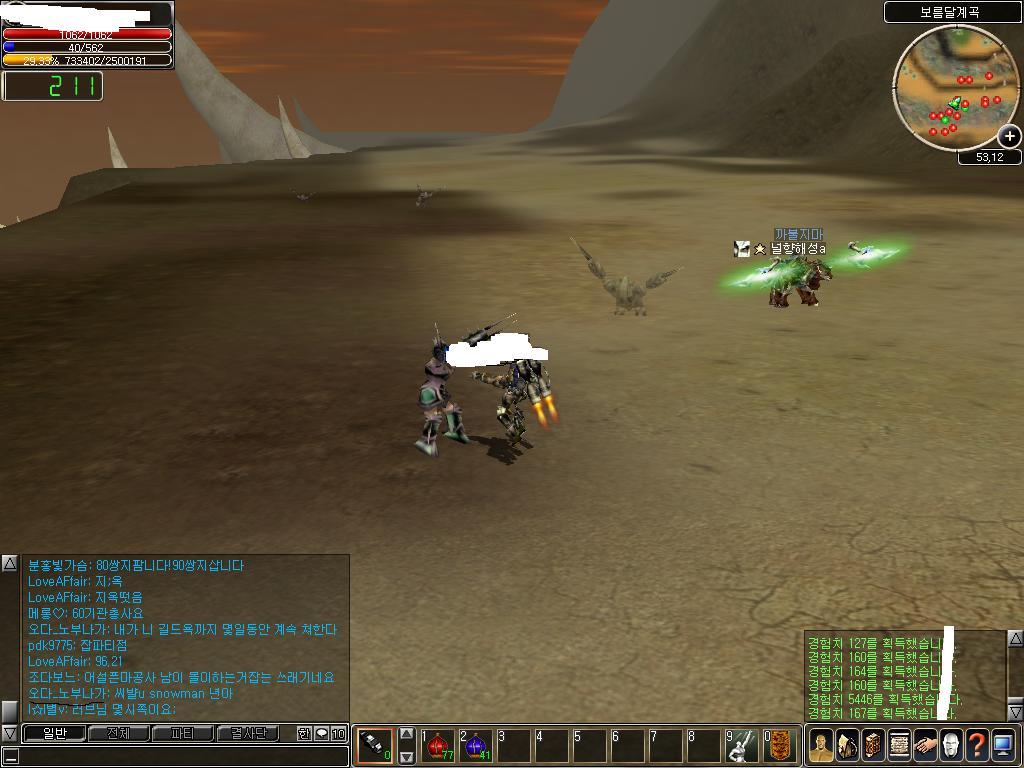The height and width of the screenshot is (768, 1024).
Task: Switch to the 전체 chat tab
Action: (118, 733)
